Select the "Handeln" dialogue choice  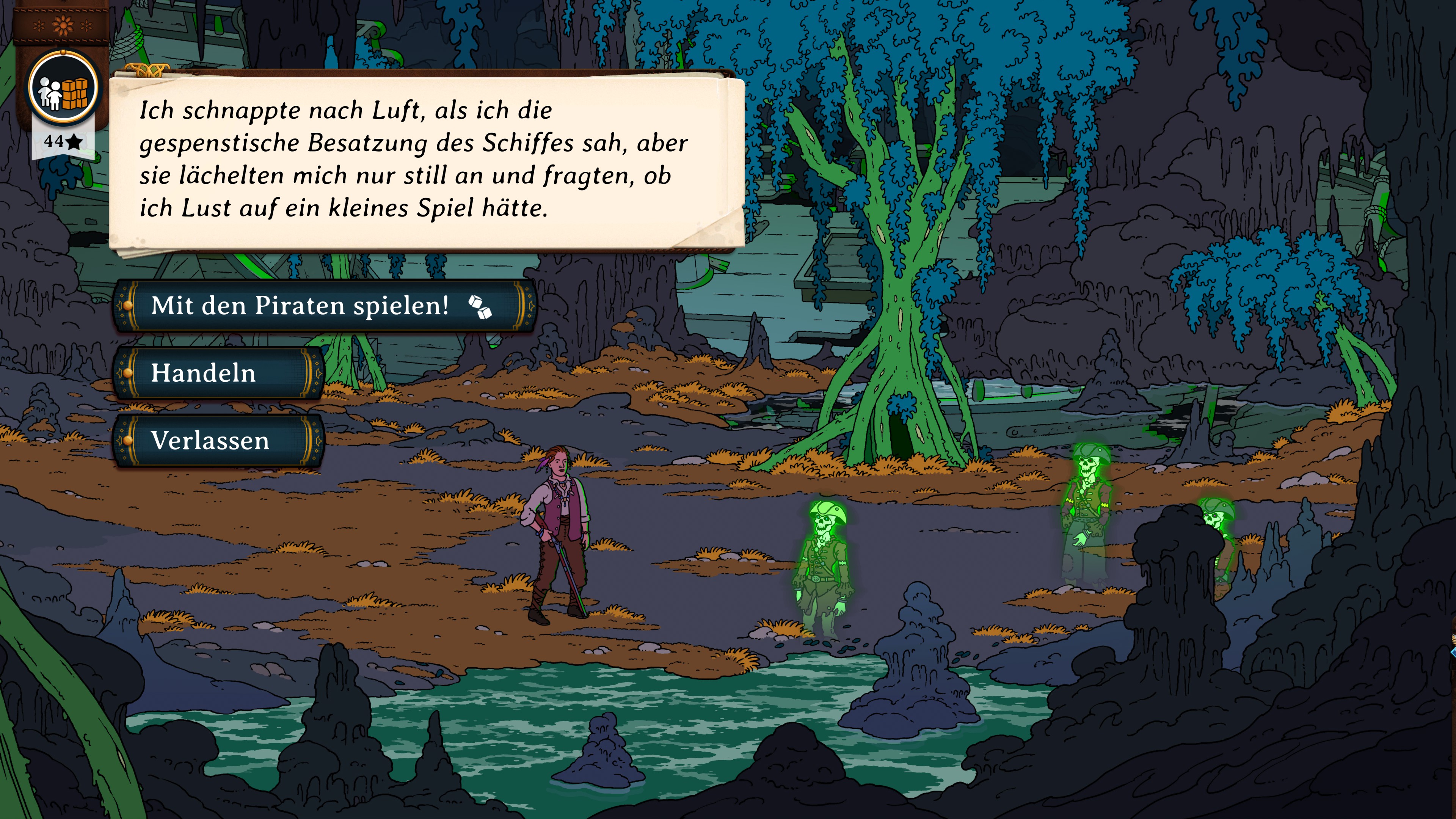218,373
